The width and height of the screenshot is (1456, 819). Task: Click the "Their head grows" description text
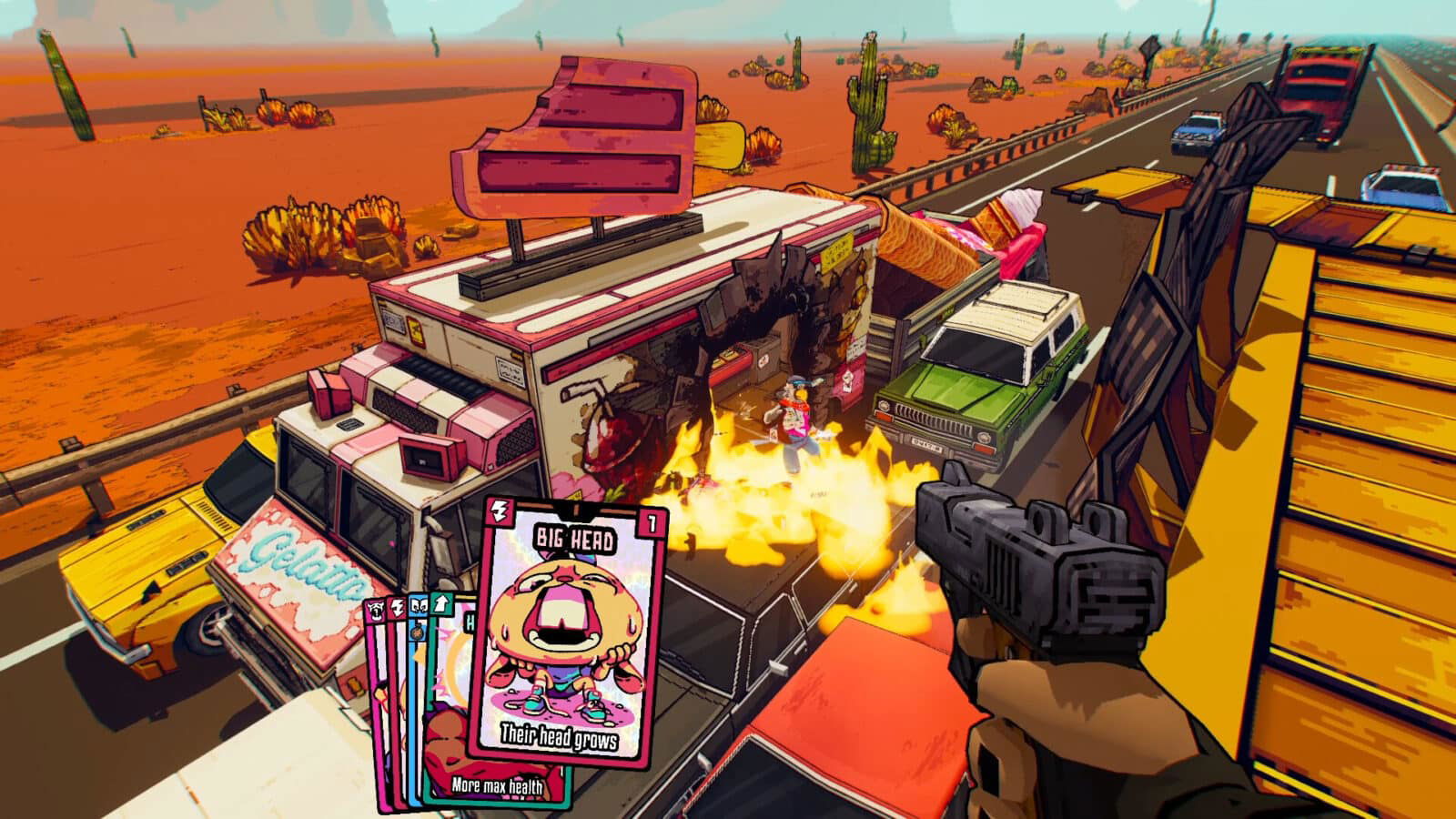click(559, 737)
